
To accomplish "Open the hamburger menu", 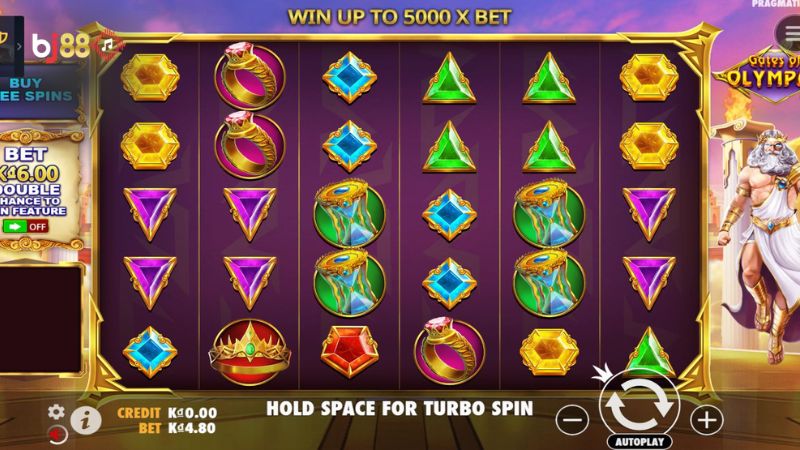I will pyautogui.click(x=779, y=31).
